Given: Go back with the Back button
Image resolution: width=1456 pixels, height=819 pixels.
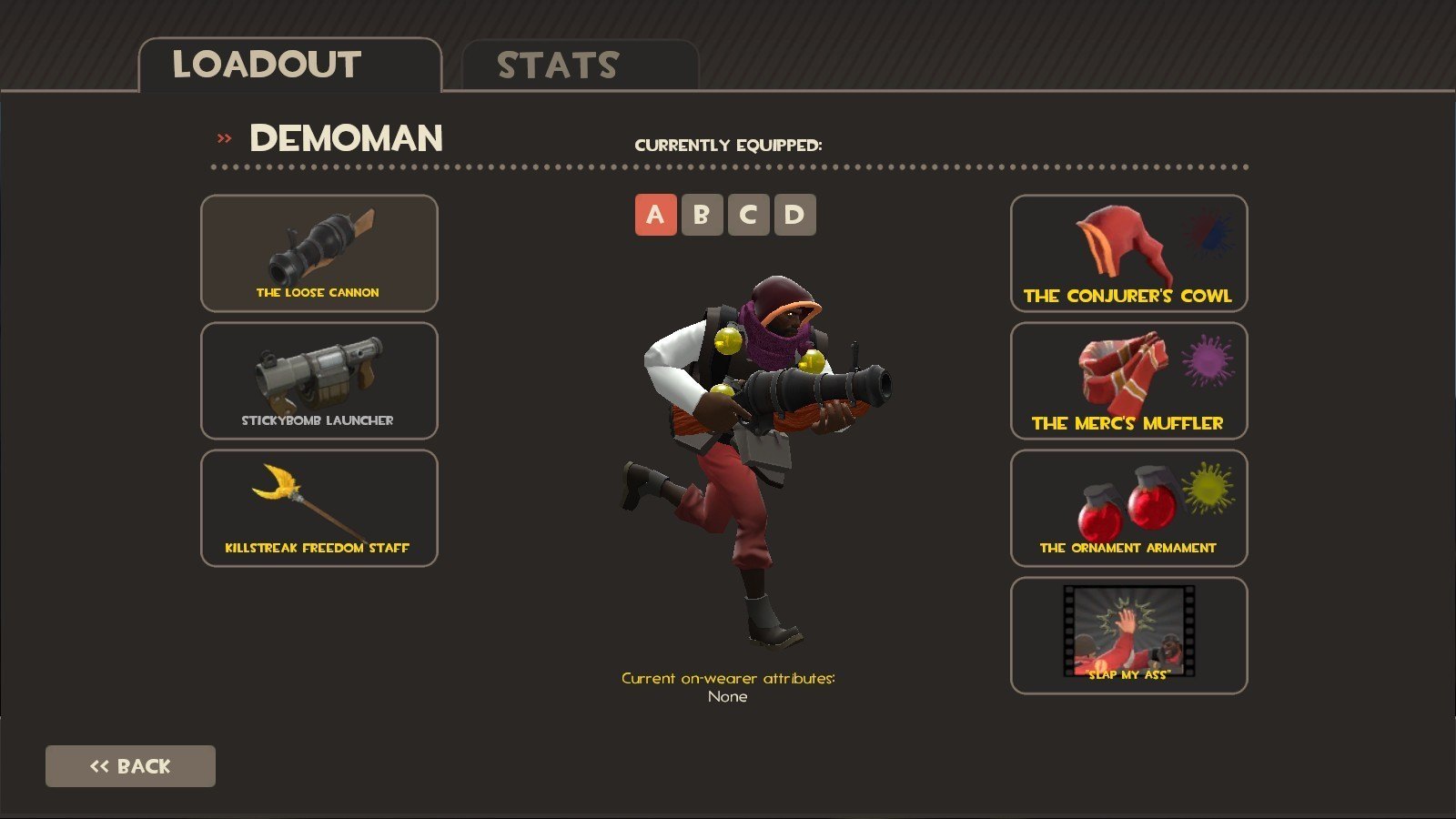Looking at the screenshot, I should (130, 766).
